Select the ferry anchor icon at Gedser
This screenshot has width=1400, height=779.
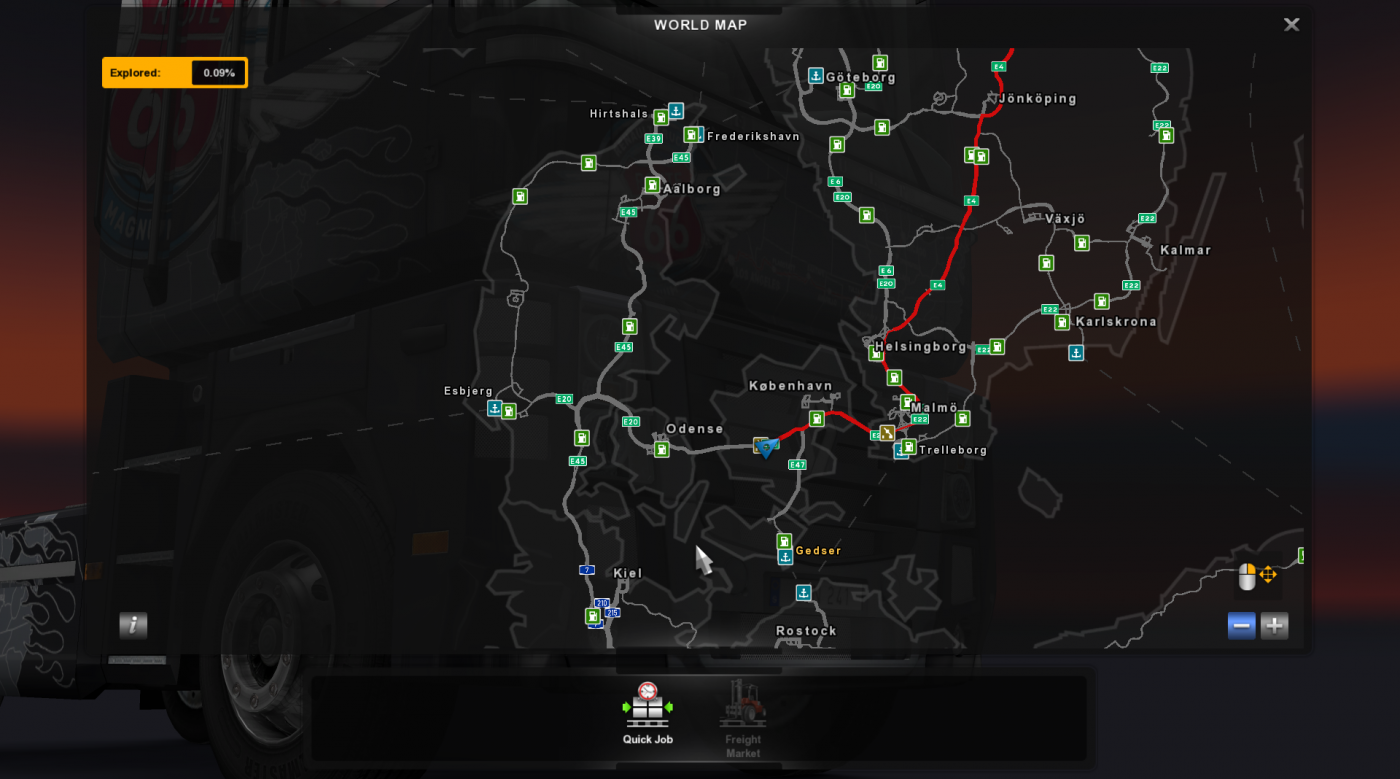click(785, 555)
